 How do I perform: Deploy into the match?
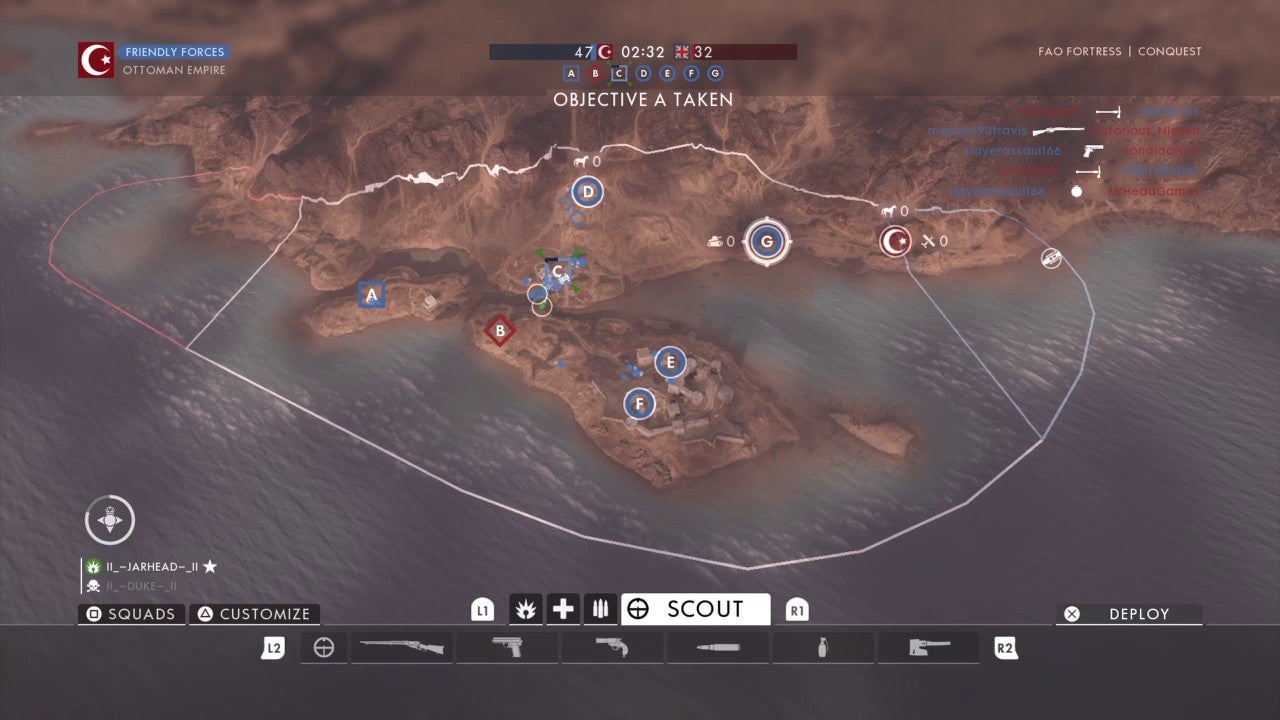pyautogui.click(x=1129, y=614)
